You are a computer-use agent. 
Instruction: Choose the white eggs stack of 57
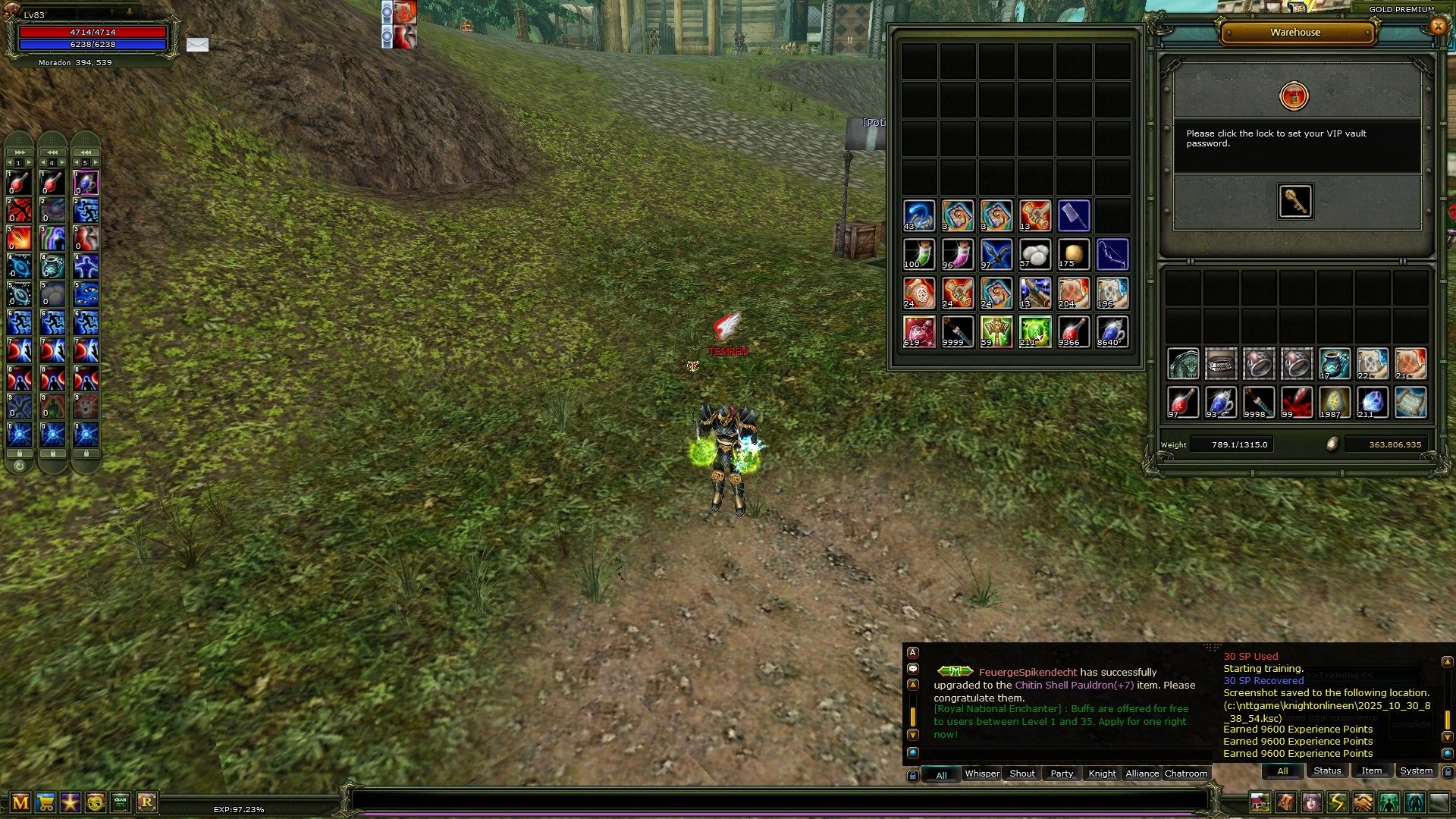coord(1034,255)
